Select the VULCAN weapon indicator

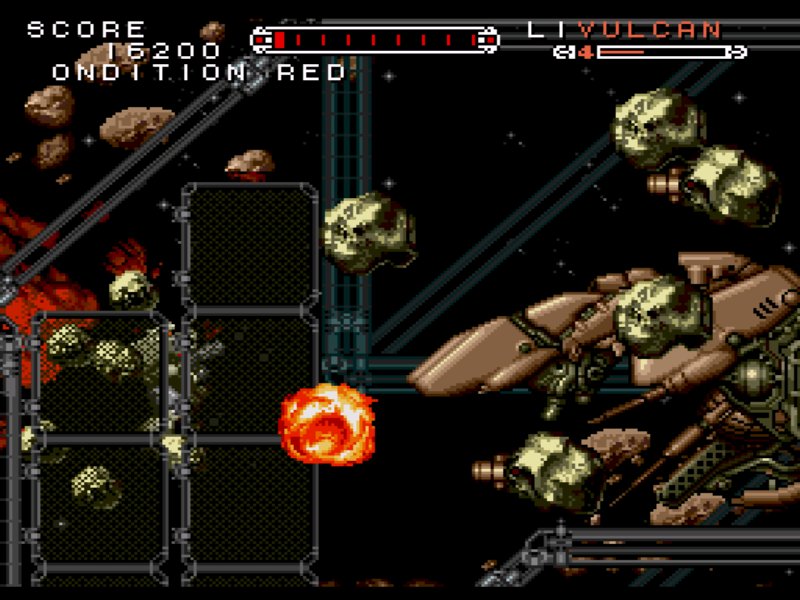click(x=649, y=30)
